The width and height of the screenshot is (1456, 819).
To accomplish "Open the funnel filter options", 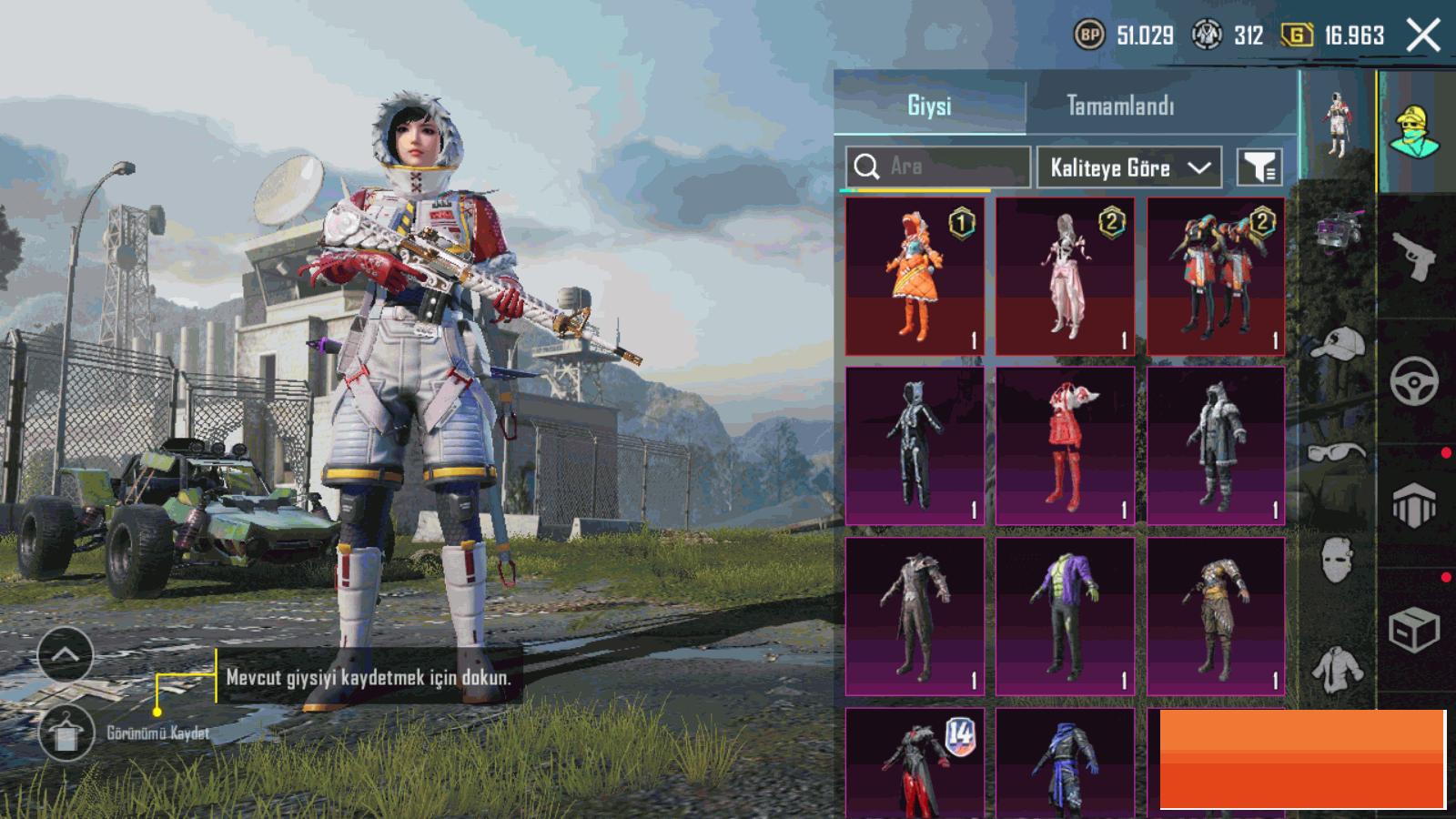I will click(x=1259, y=167).
